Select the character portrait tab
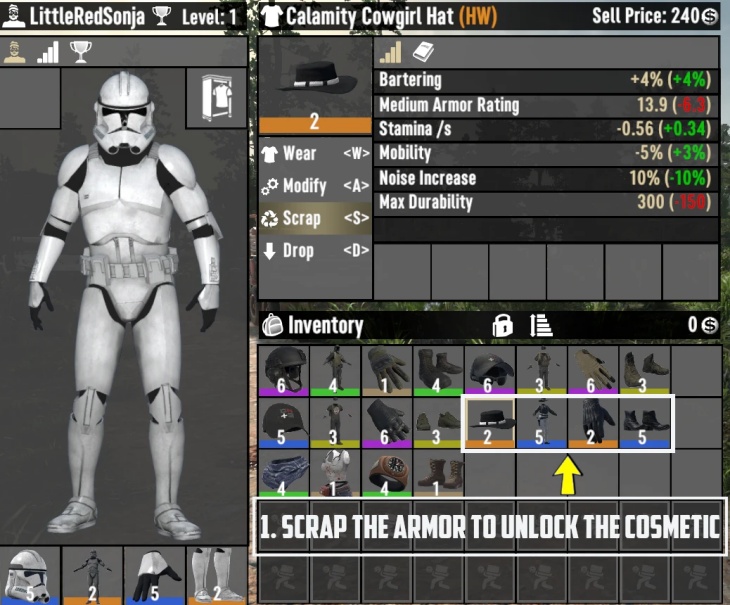730x605 pixels. (x=14, y=53)
